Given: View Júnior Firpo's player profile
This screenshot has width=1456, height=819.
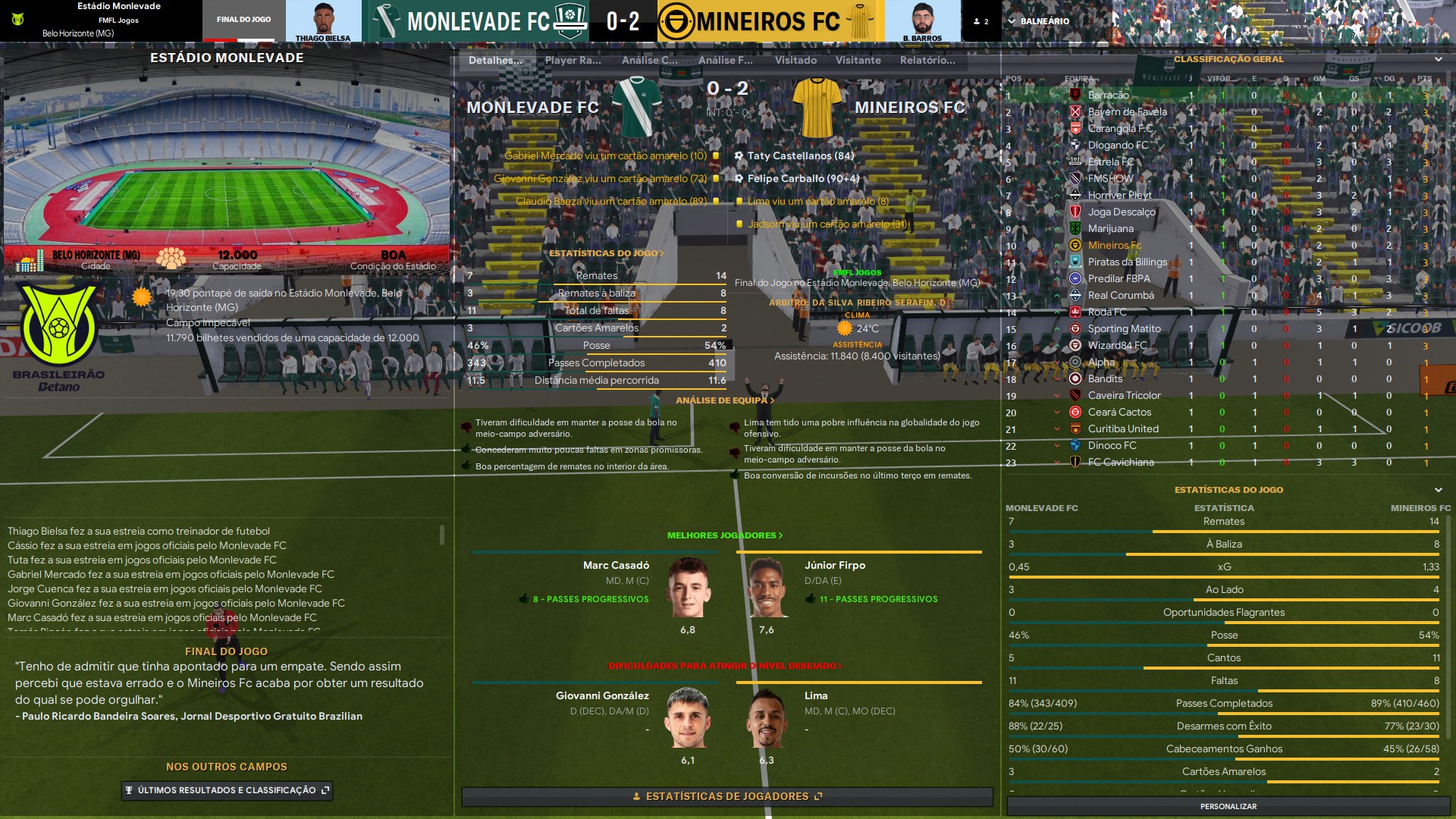Looking at the screenshot, I should coord(834,566).
